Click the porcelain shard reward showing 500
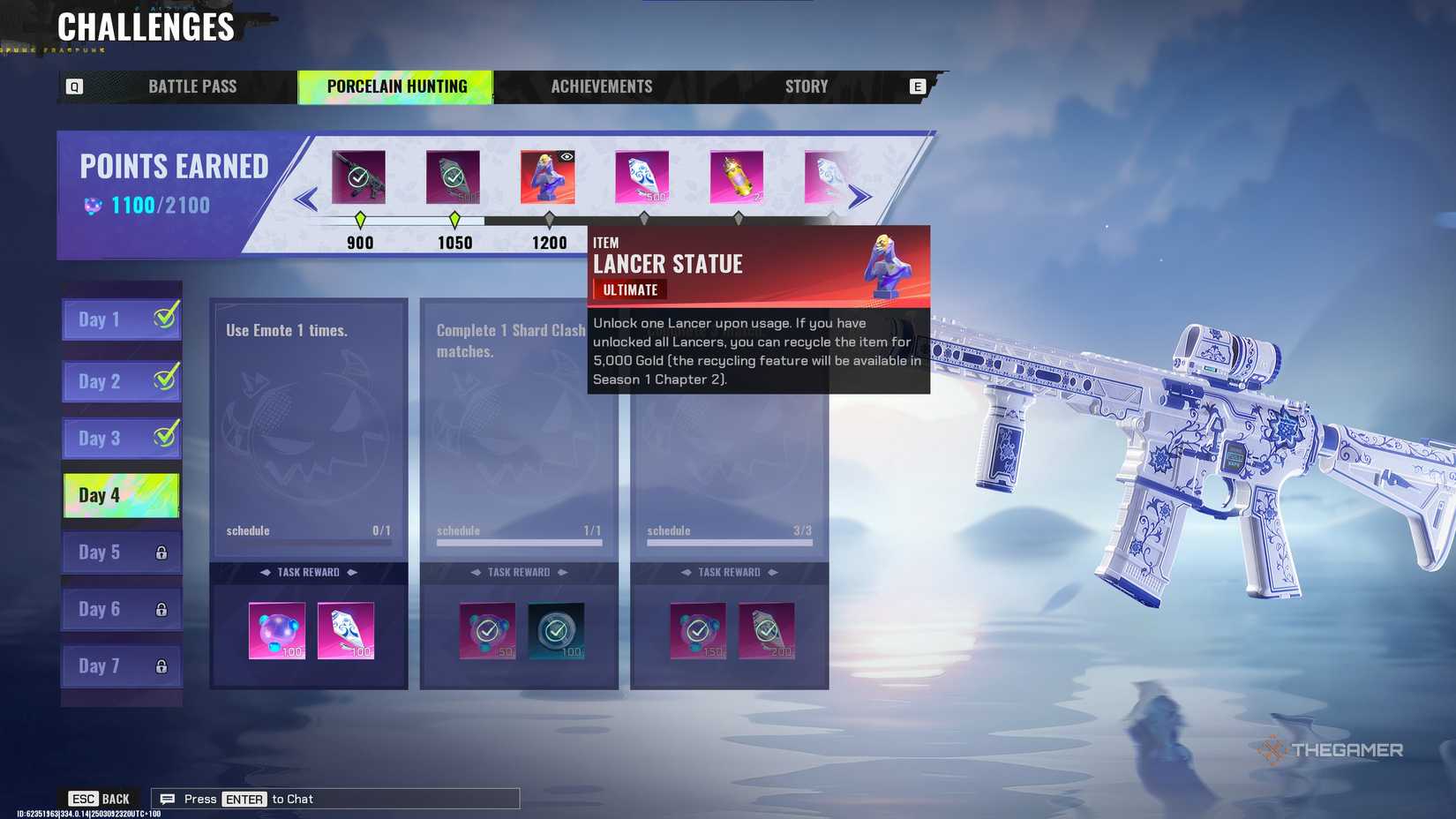This screenshot has height=819, width=1456. click(x=642, y=176)
